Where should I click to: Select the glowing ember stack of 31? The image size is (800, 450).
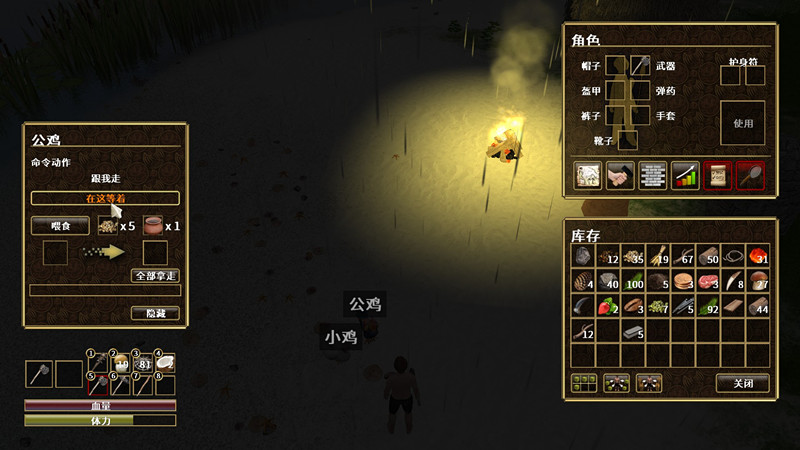758,256
